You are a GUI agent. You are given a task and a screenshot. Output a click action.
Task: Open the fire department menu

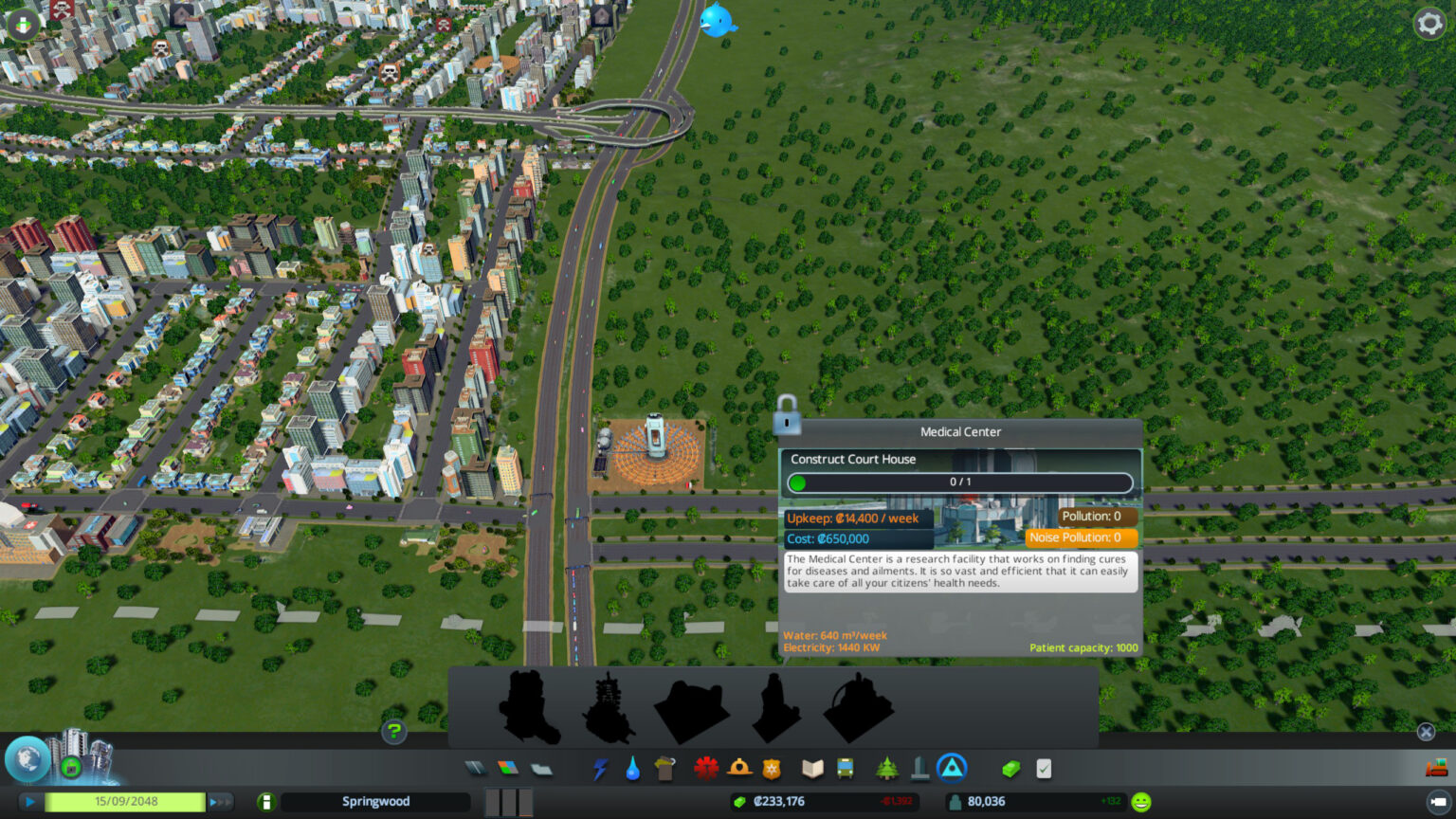(738, 768)
